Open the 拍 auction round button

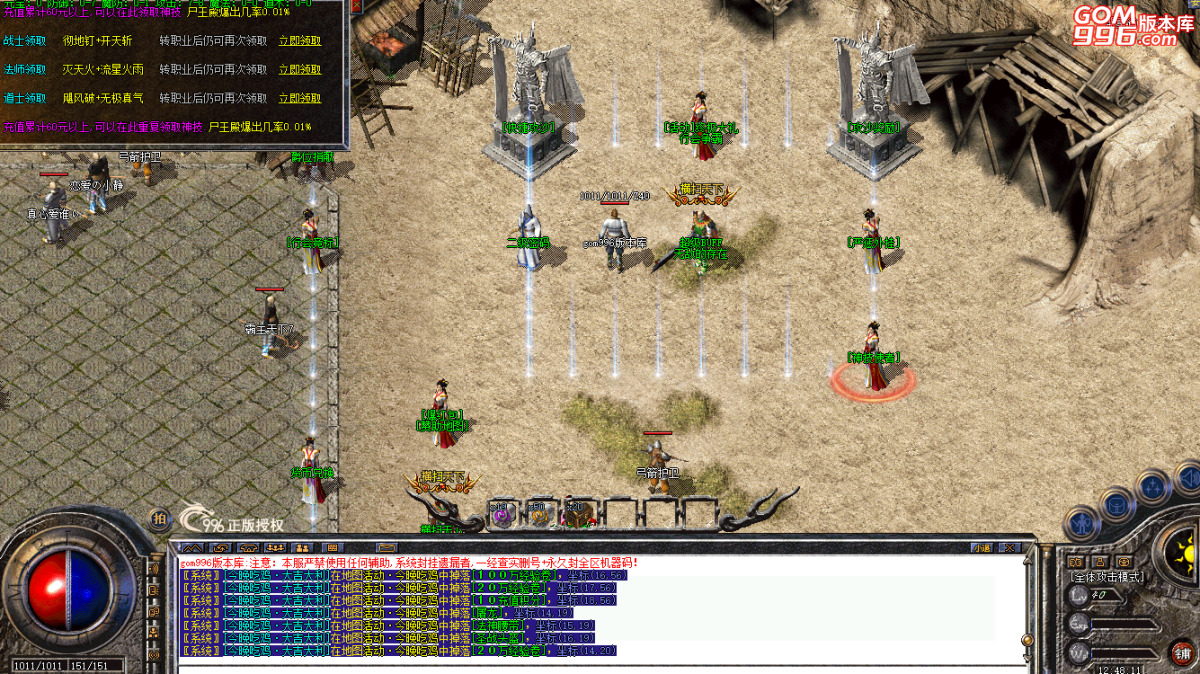click(159, 518)
